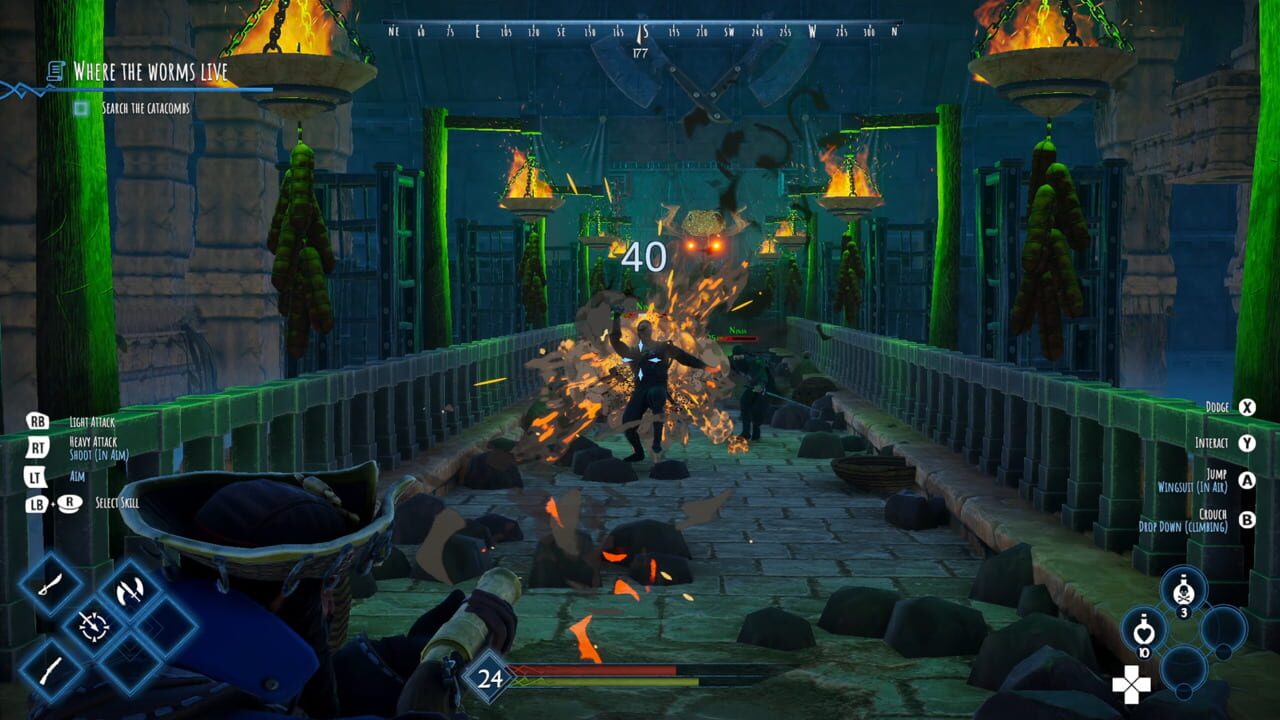Click the D-pad icon near consumables
This screenshot has height=720, width=1280.
click(1131, 683)
